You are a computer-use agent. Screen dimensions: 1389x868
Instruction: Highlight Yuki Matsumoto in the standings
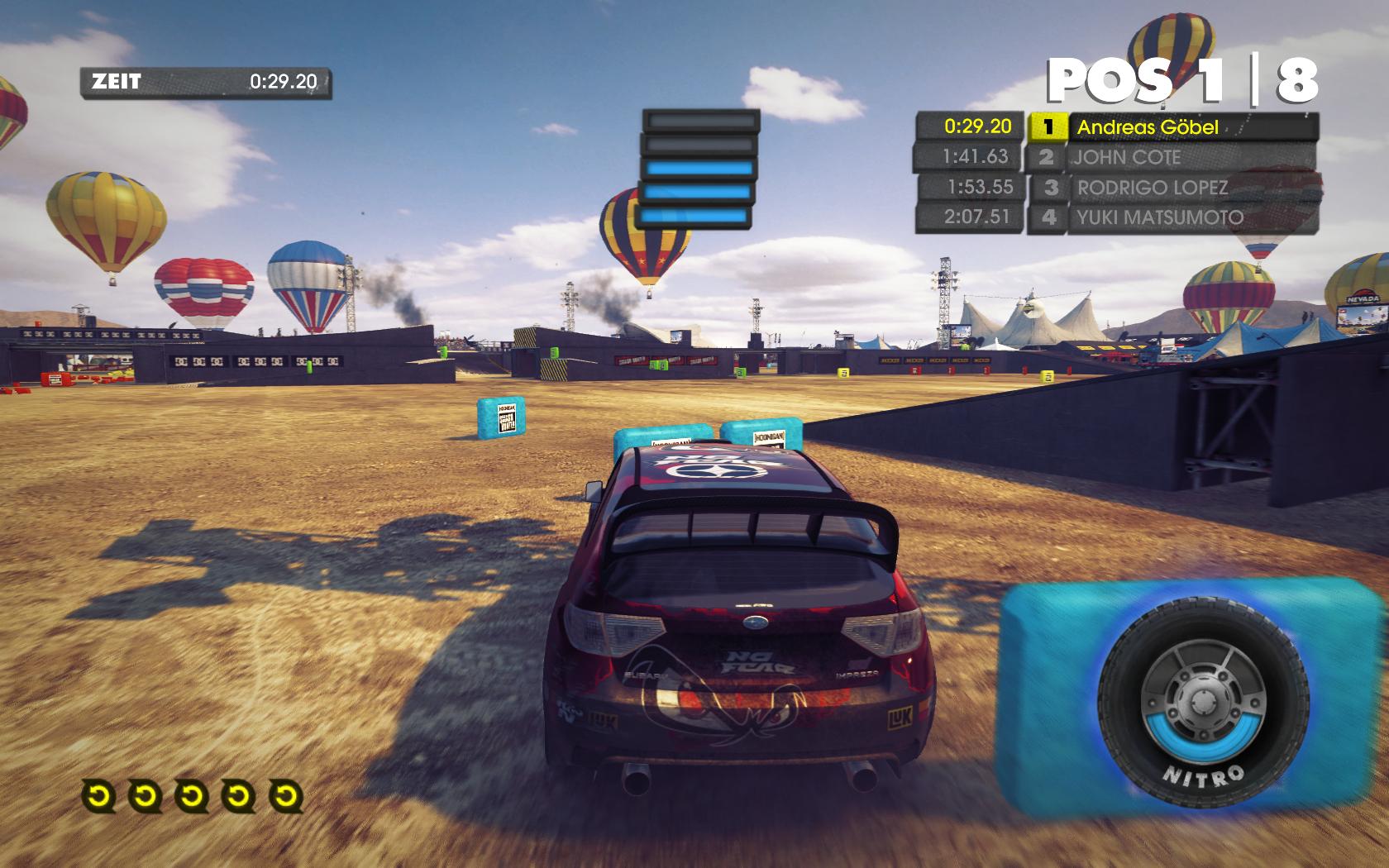click(x=1159, y=217)
